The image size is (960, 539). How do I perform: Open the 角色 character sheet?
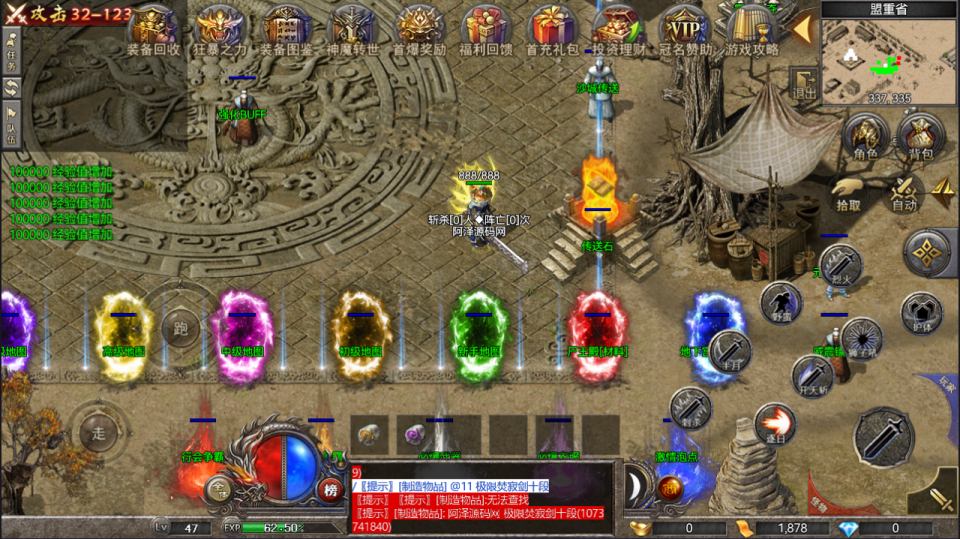tap(865, 135)
